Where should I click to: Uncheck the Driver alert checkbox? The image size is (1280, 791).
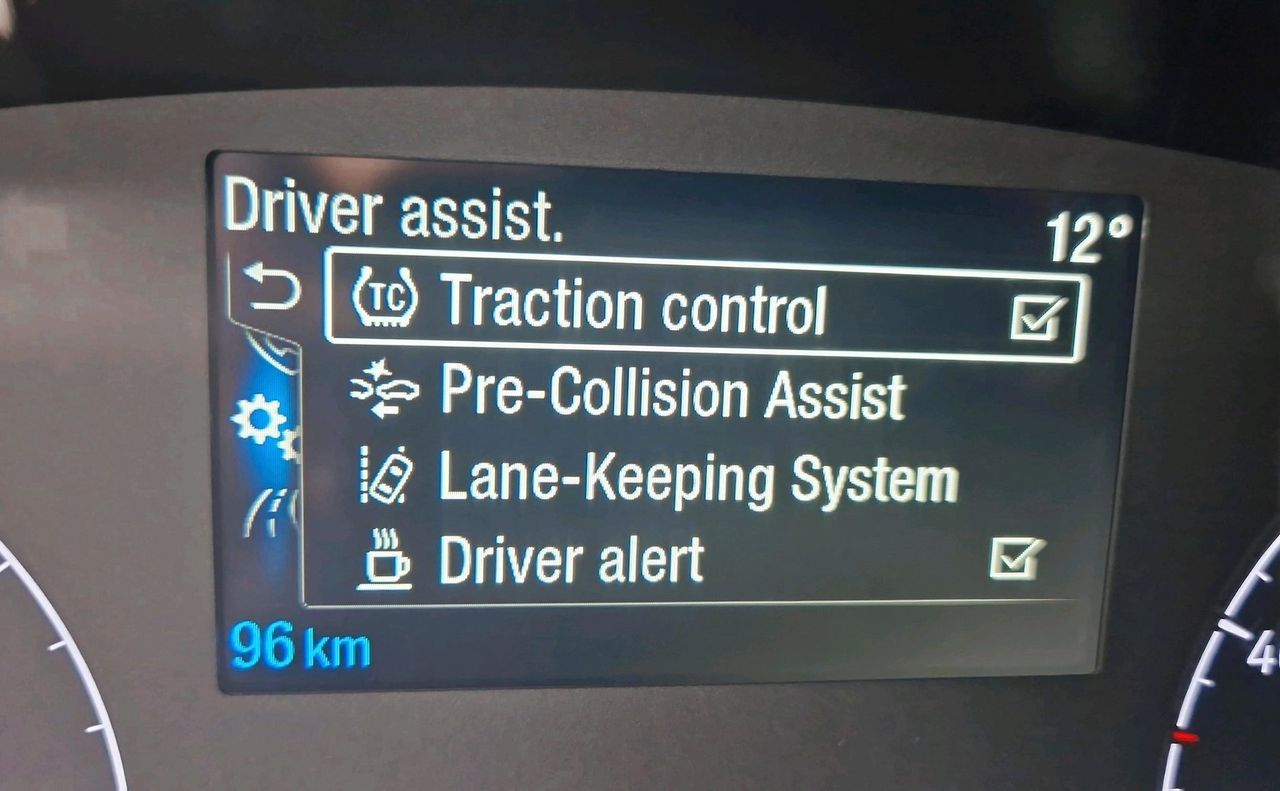coord(1017,558)
